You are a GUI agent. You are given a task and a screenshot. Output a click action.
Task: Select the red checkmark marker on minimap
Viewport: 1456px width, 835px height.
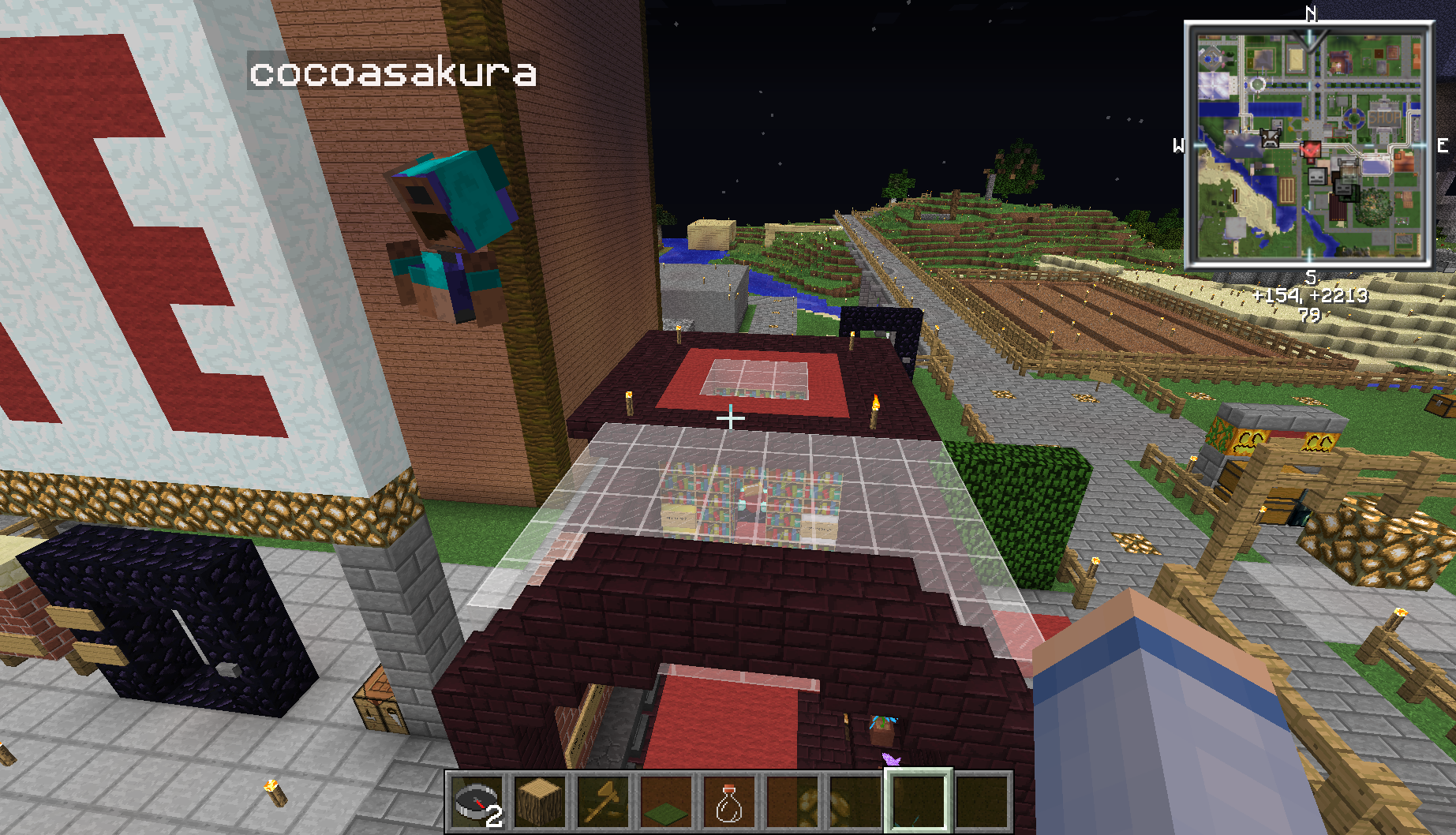[x=1310, y=149]
